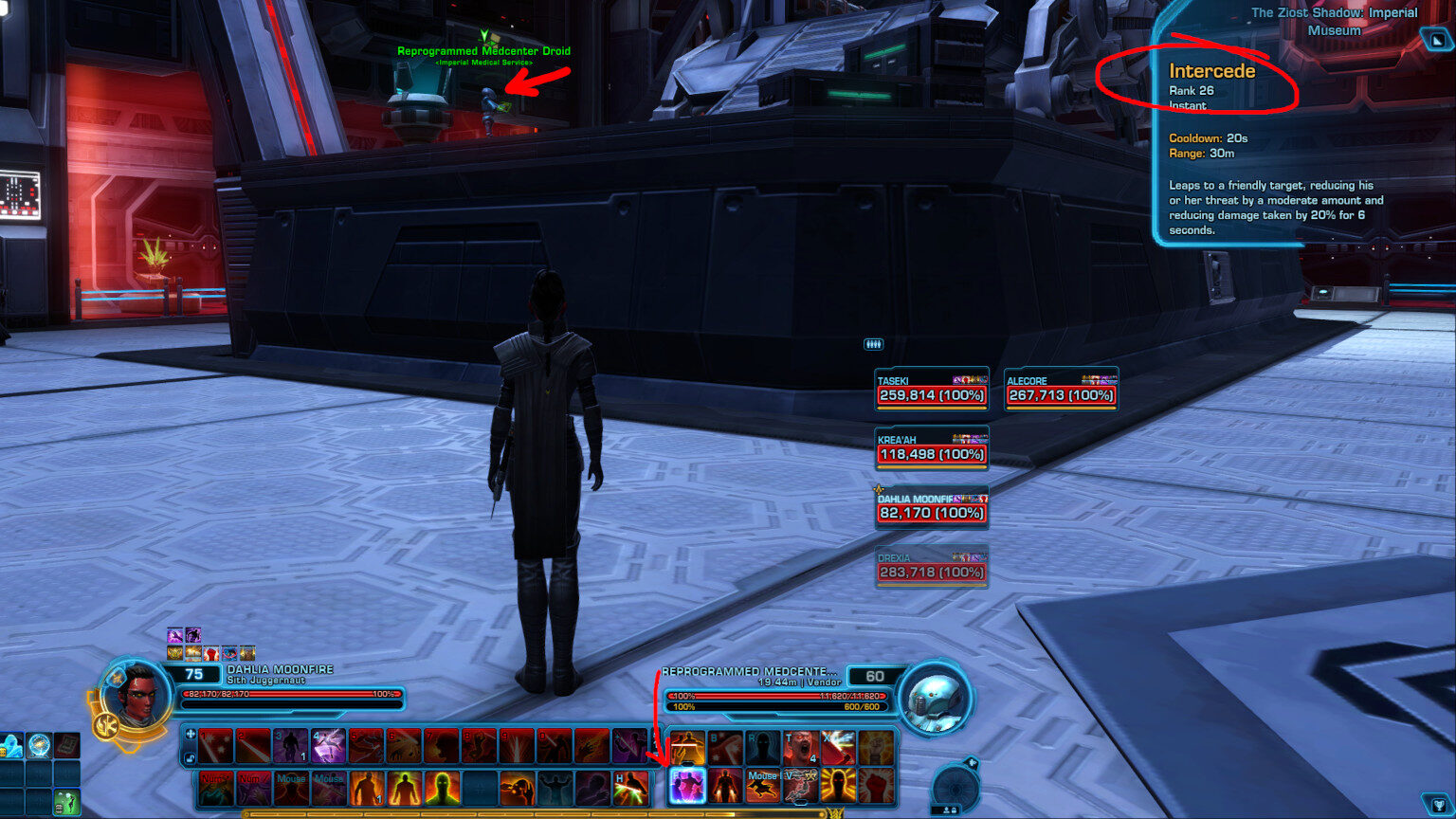Activate the highlighted Intercede ability
Image resolution: width=1456 pixels, height=819 pixels.
687,786
